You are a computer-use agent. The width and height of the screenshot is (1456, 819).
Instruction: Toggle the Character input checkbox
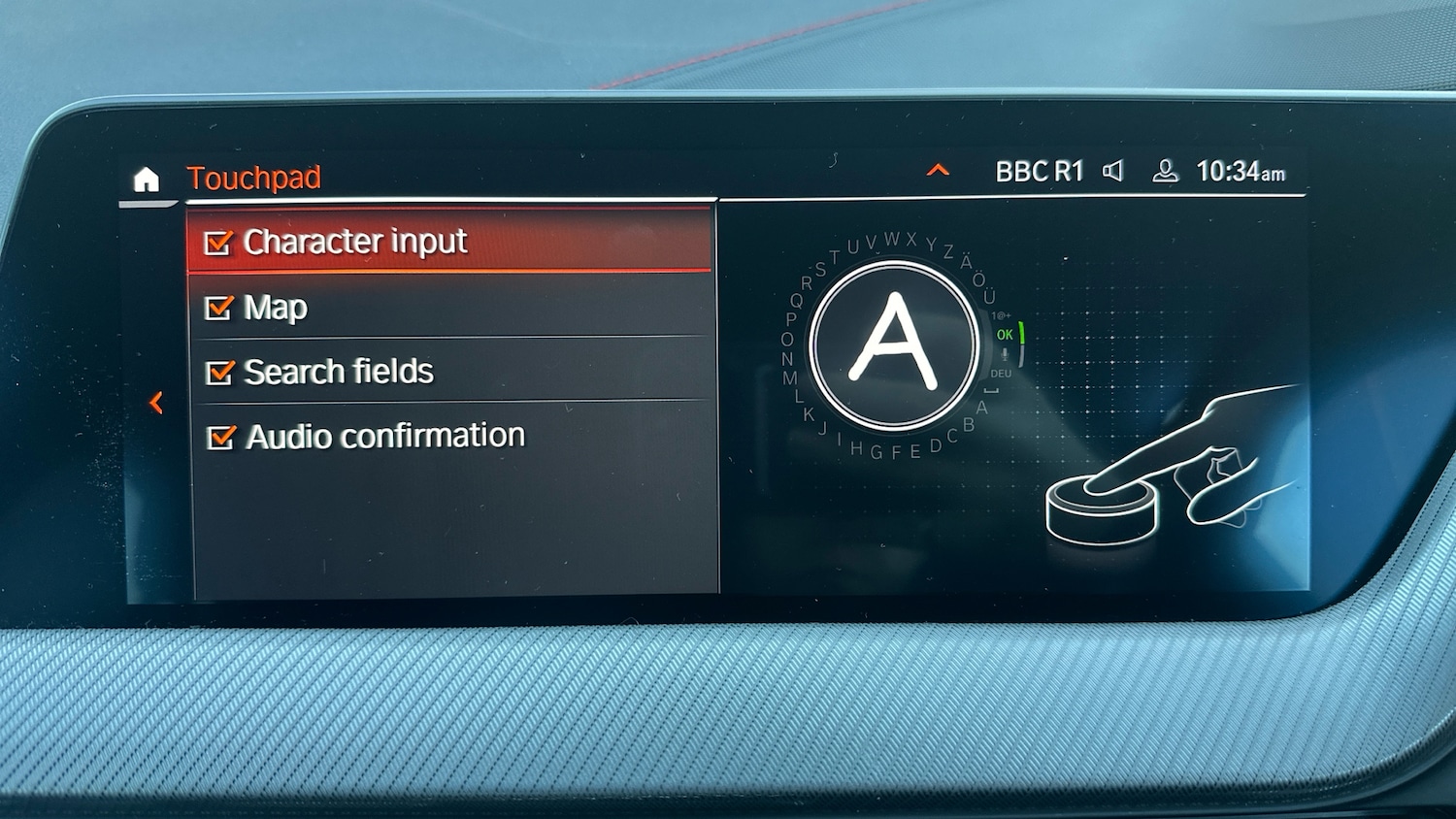218,243
